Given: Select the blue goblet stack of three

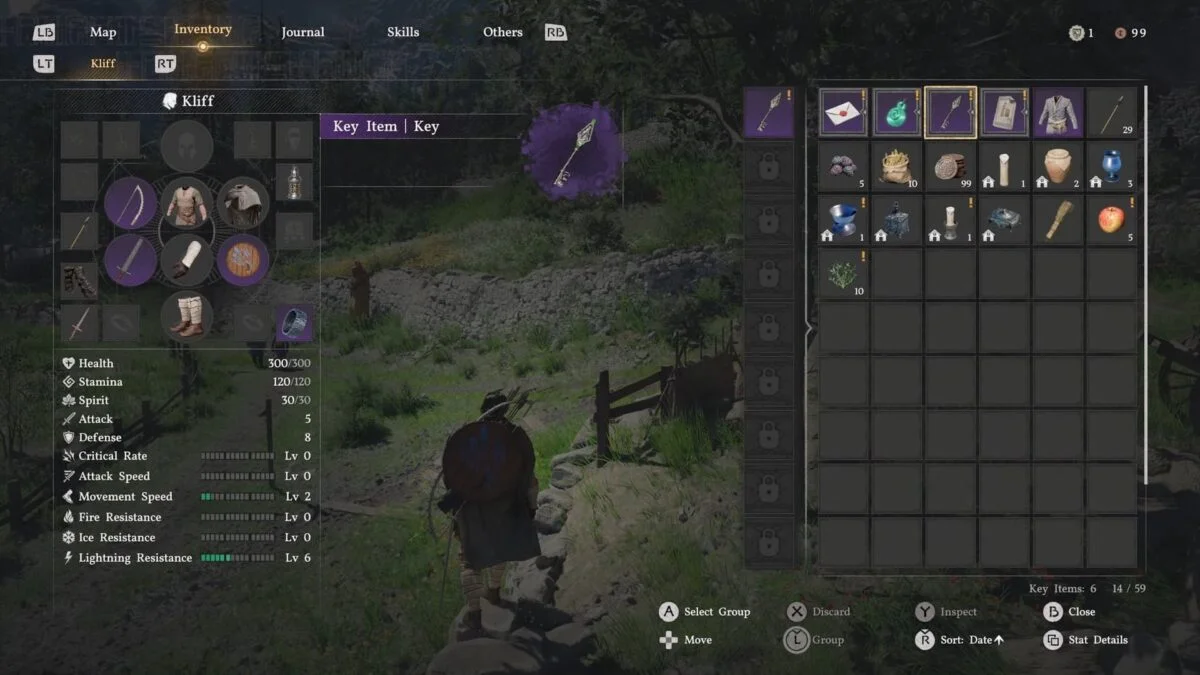Looking at the screenshot, I should tap(1111, 166).
